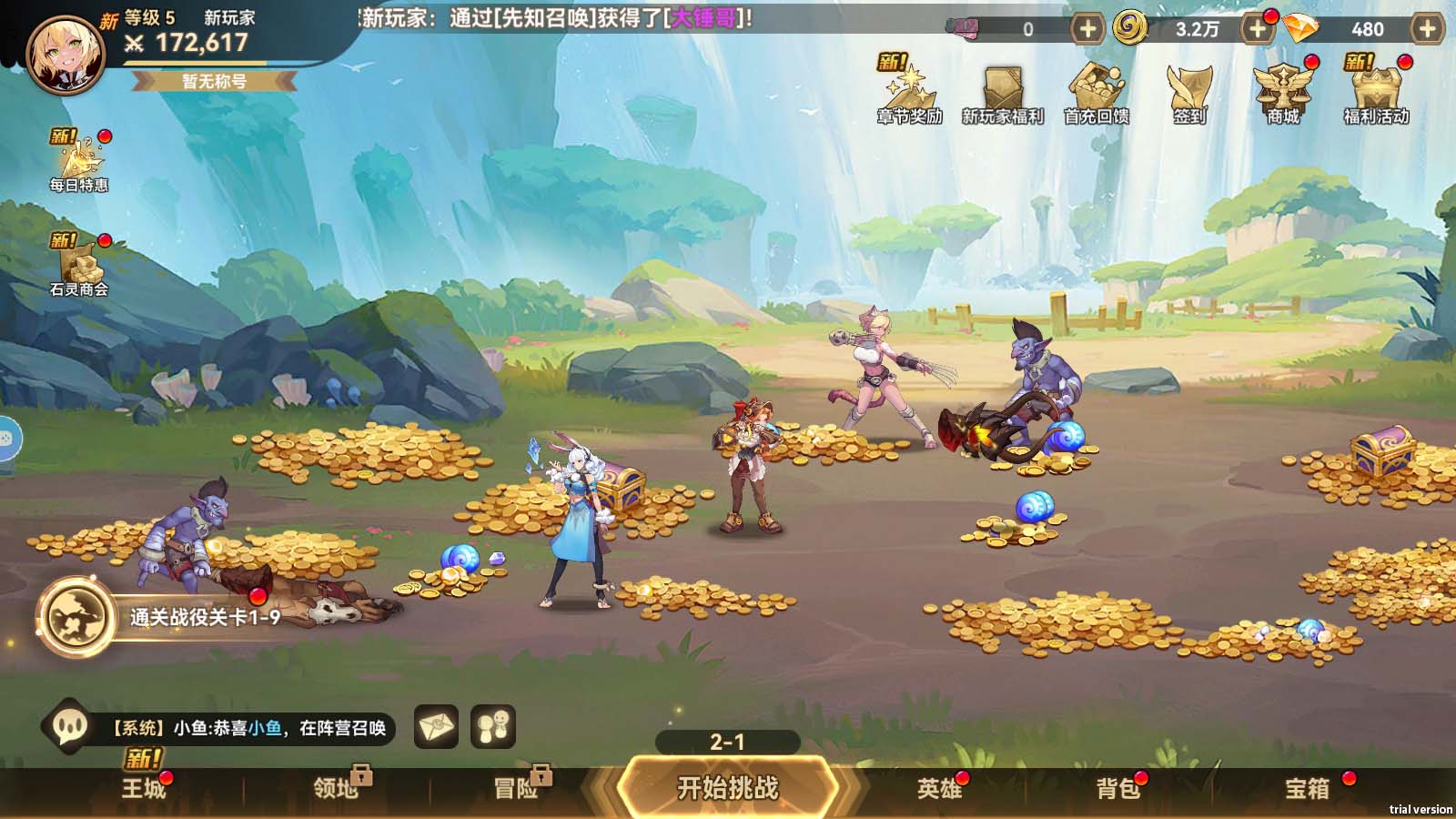Add gold via the 3.2万 plus button
Image resolution: width=1456 pixels, height=819 pixels.
point(1259,30)
